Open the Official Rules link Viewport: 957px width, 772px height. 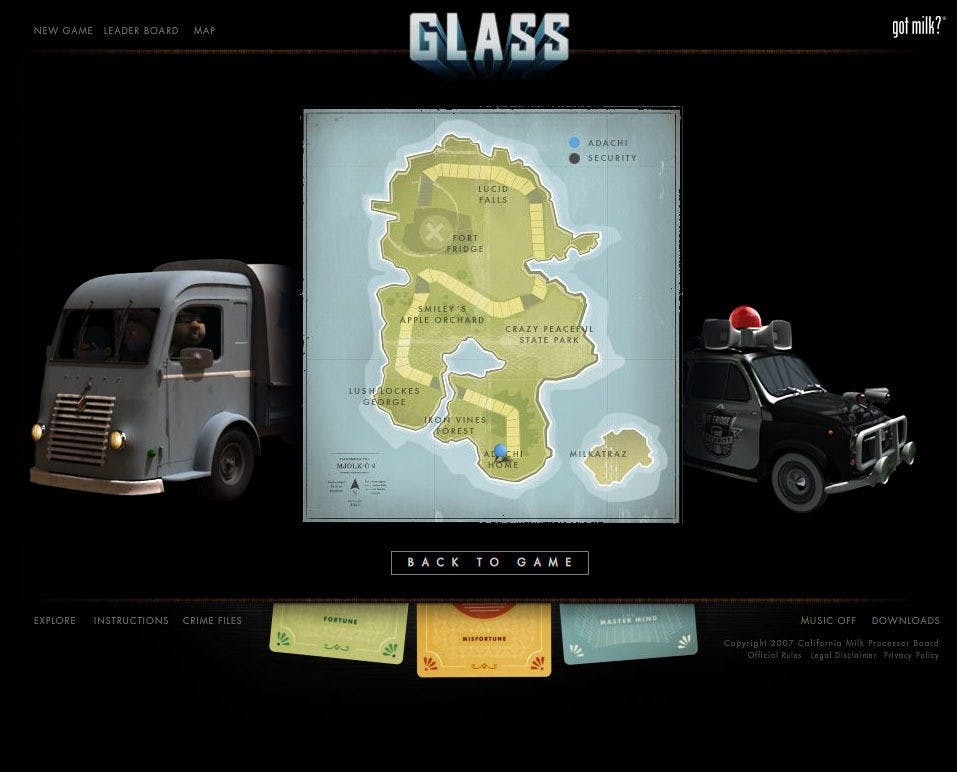774,656
